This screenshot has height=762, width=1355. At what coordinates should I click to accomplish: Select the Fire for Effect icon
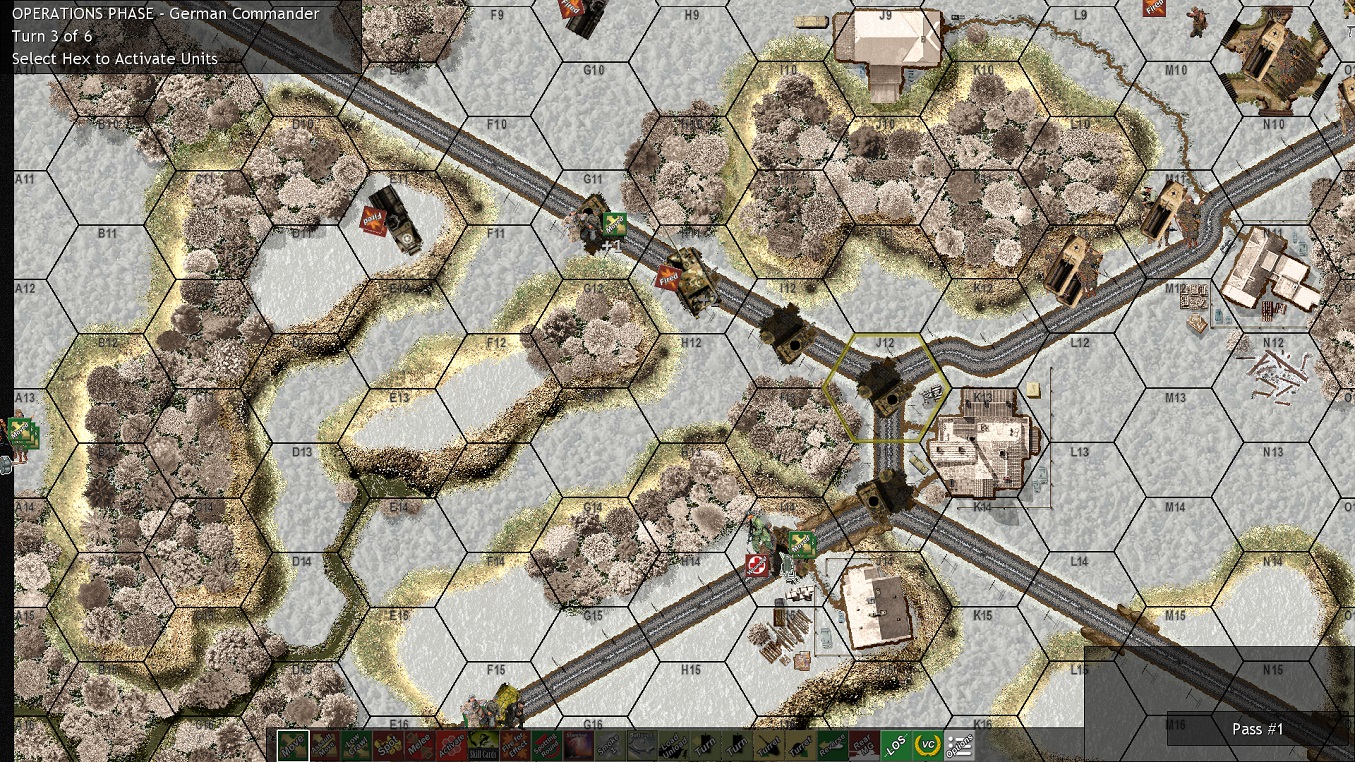pyautogui.click(x=513, y=745)
